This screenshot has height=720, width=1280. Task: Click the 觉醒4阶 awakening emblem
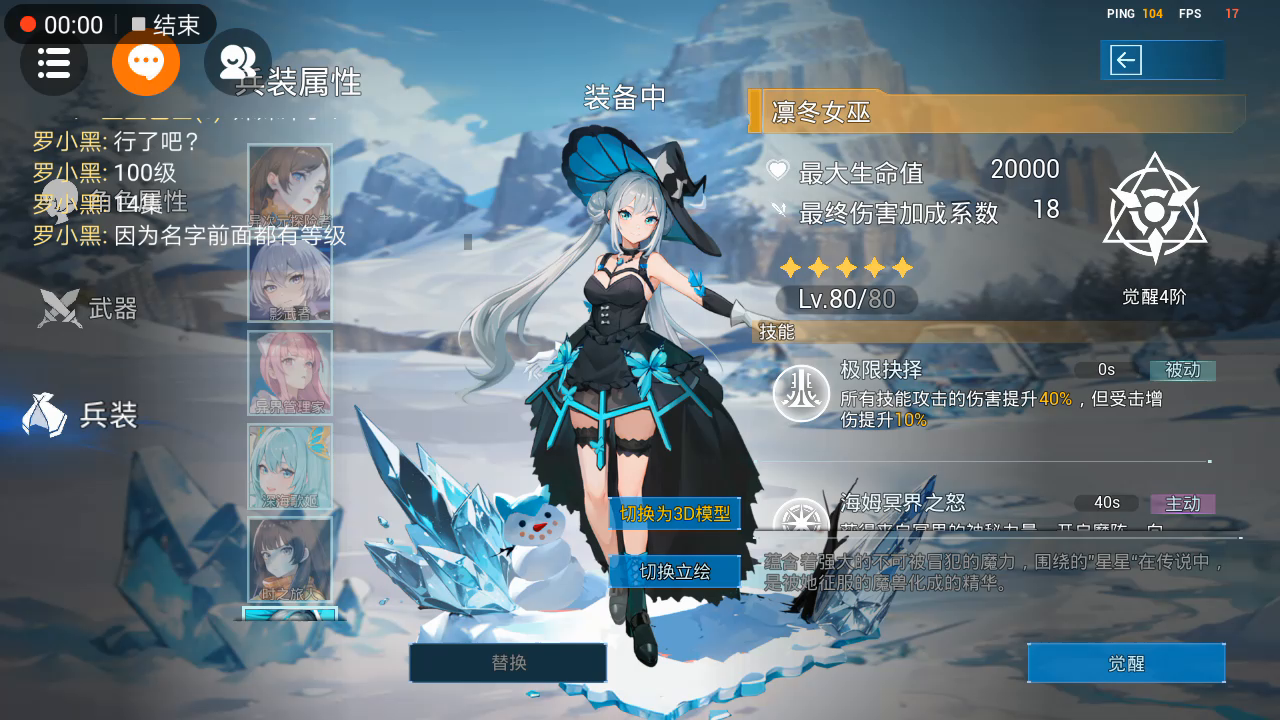[x=1155, y=212]
